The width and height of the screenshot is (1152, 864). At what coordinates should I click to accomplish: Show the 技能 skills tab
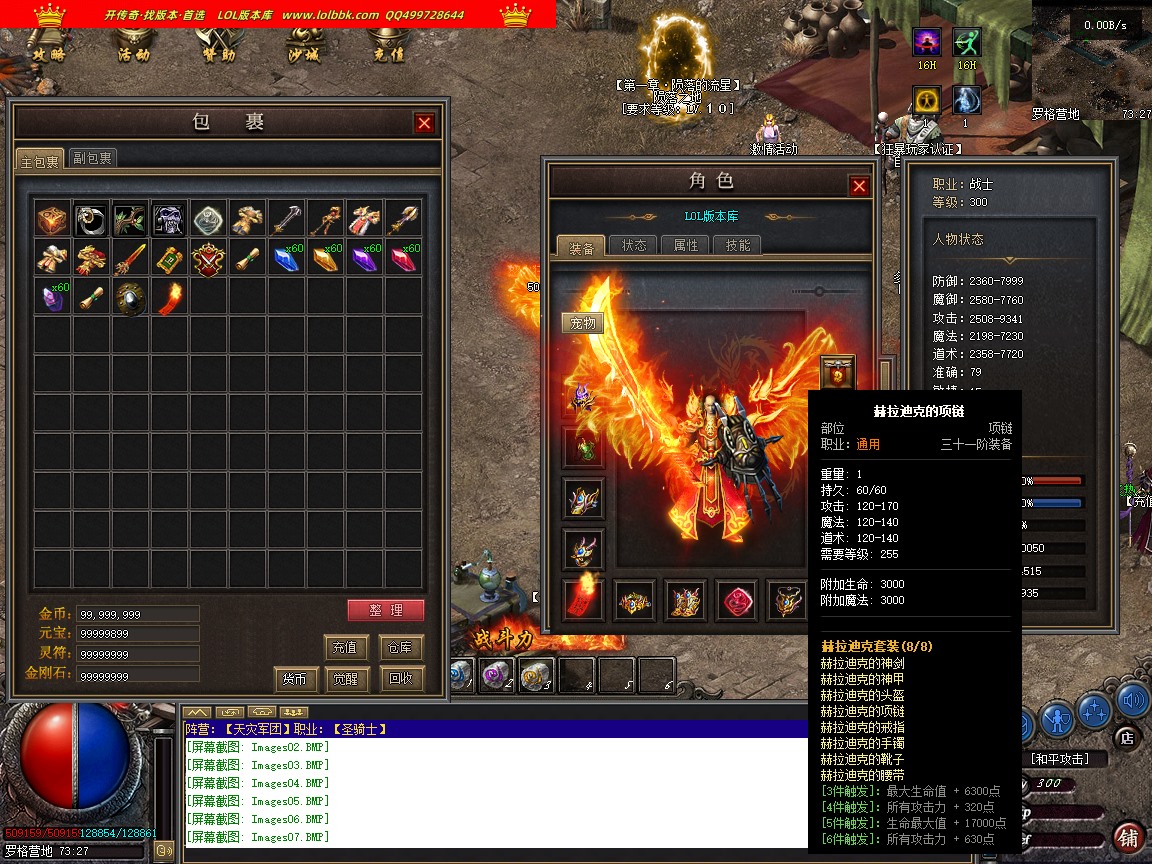[x=738, y=245]
